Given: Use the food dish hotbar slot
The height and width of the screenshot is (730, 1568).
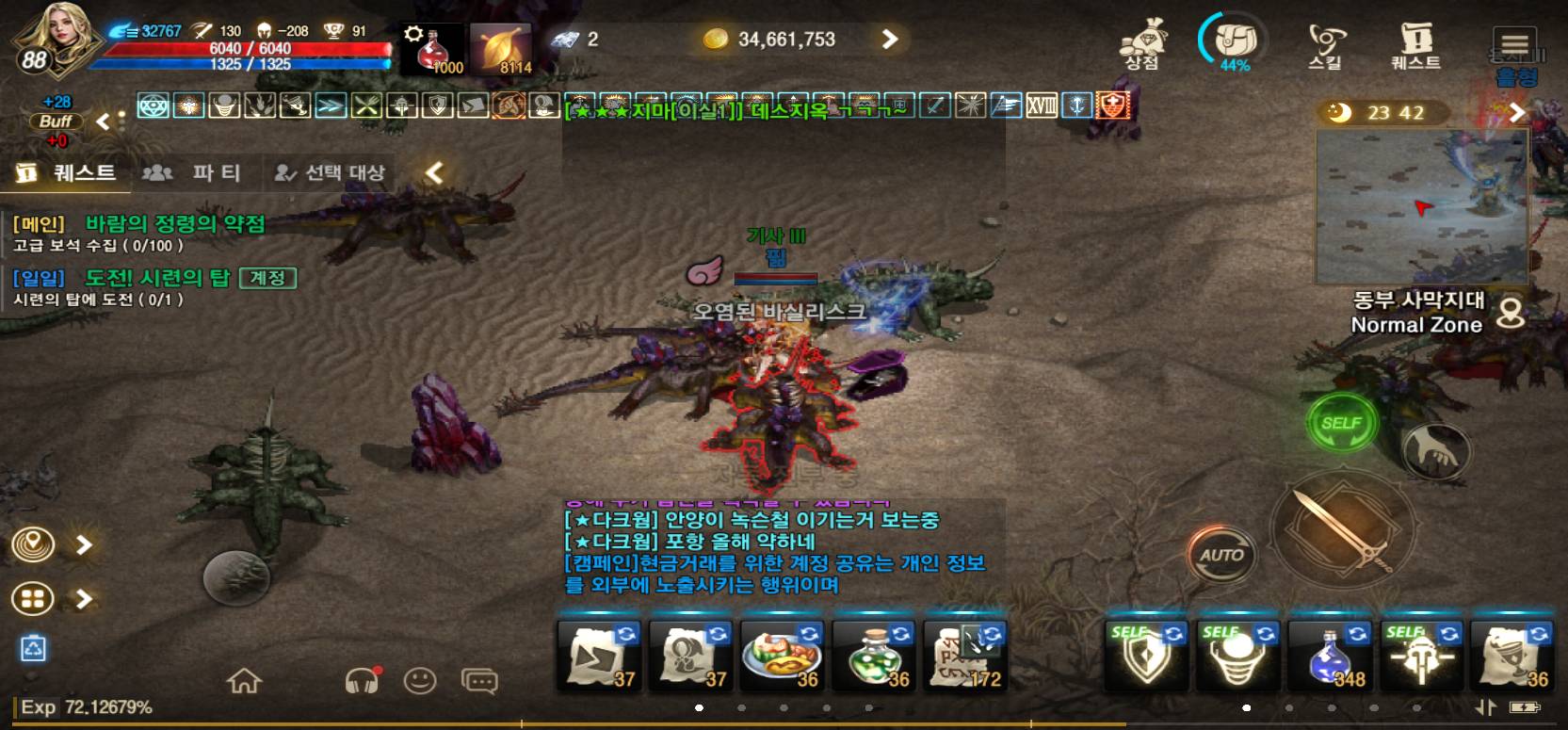Looking at the screenshot, I should point(783,656).
